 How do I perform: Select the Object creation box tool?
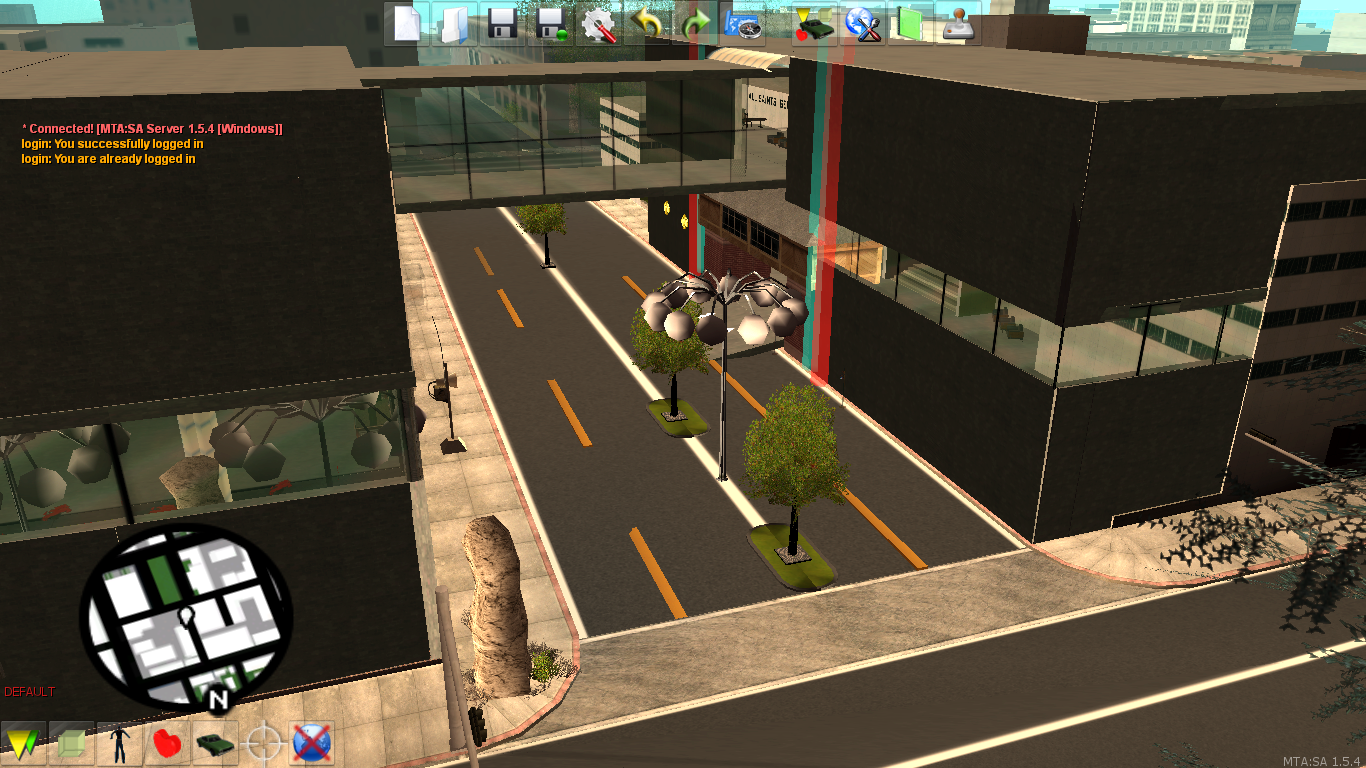pyautogui.click(x=74, y=743)
